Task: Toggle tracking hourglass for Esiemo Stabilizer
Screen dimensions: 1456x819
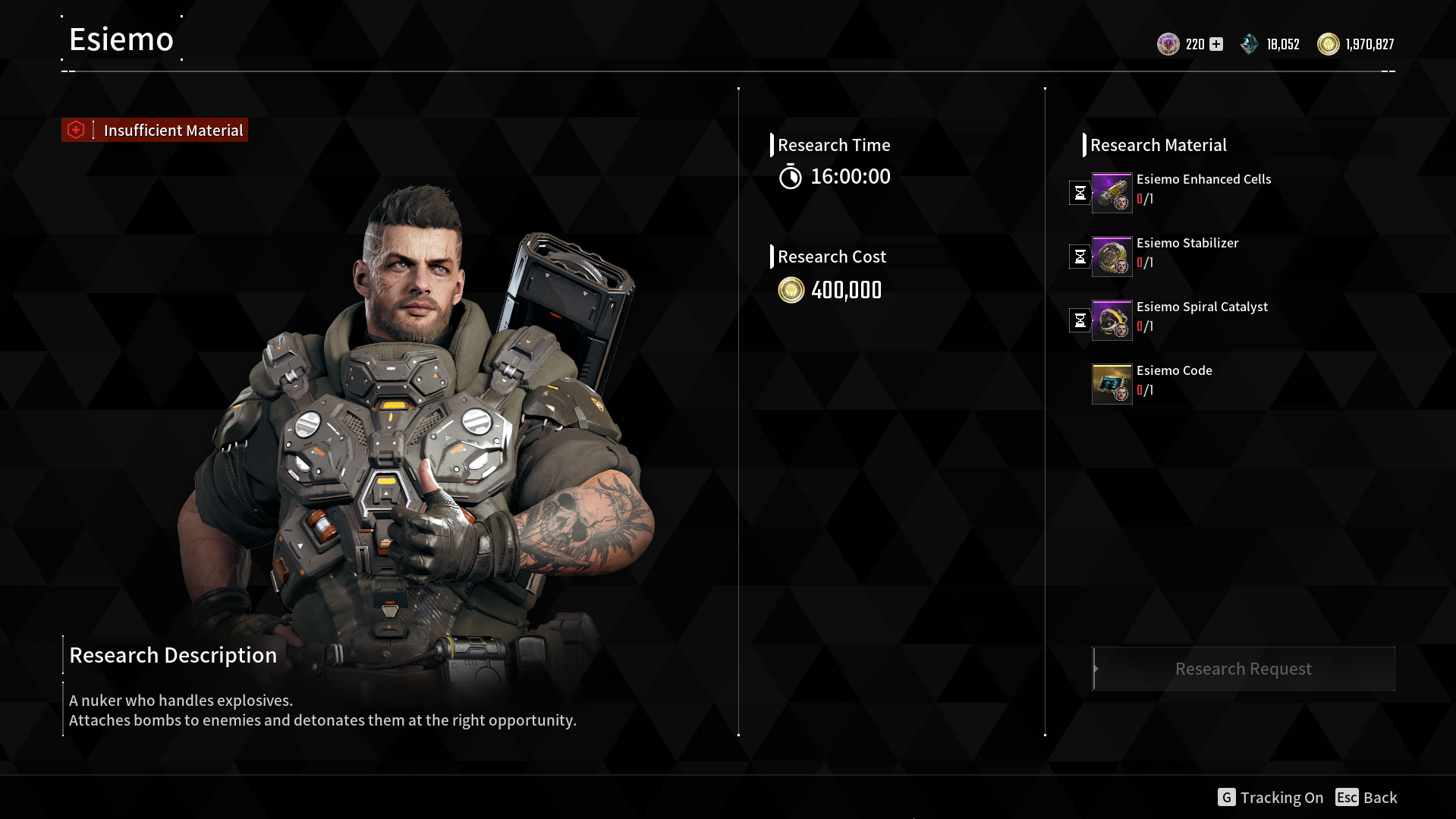Action: tap(1080, 257)
